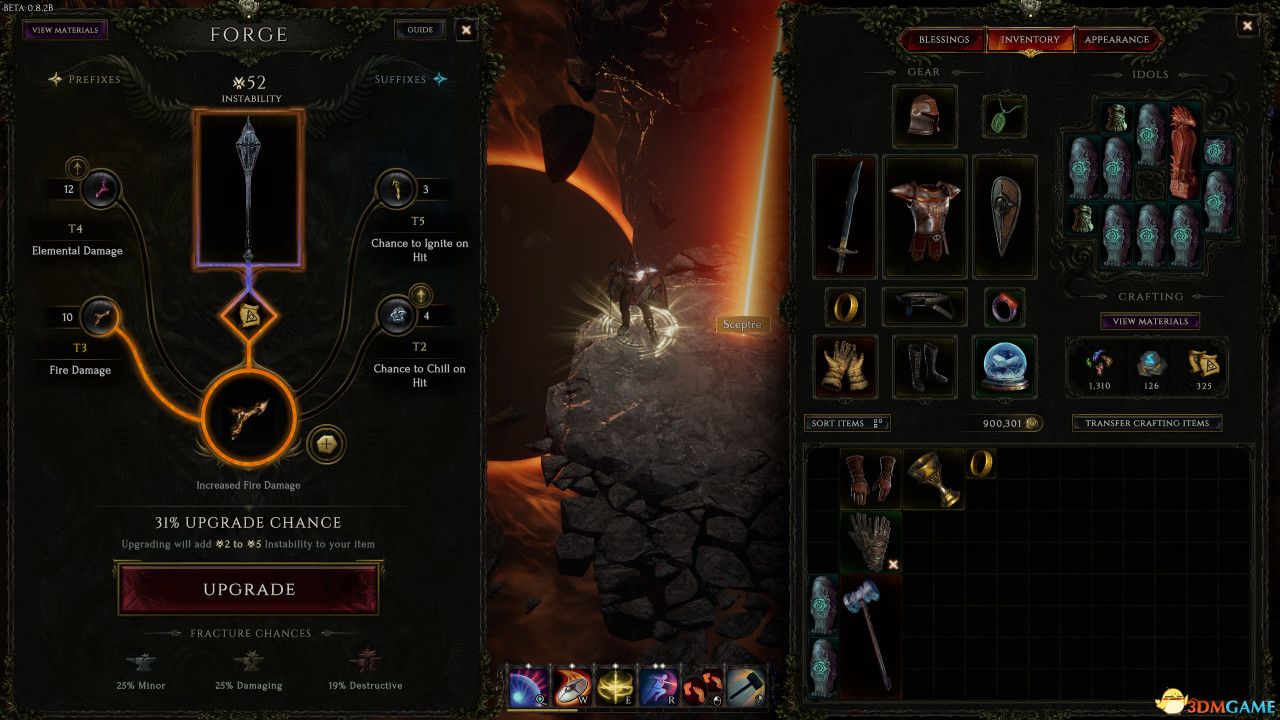
Task: Select the equipped helmet slot
Action: pyautogui.click(x=924, y=116)
